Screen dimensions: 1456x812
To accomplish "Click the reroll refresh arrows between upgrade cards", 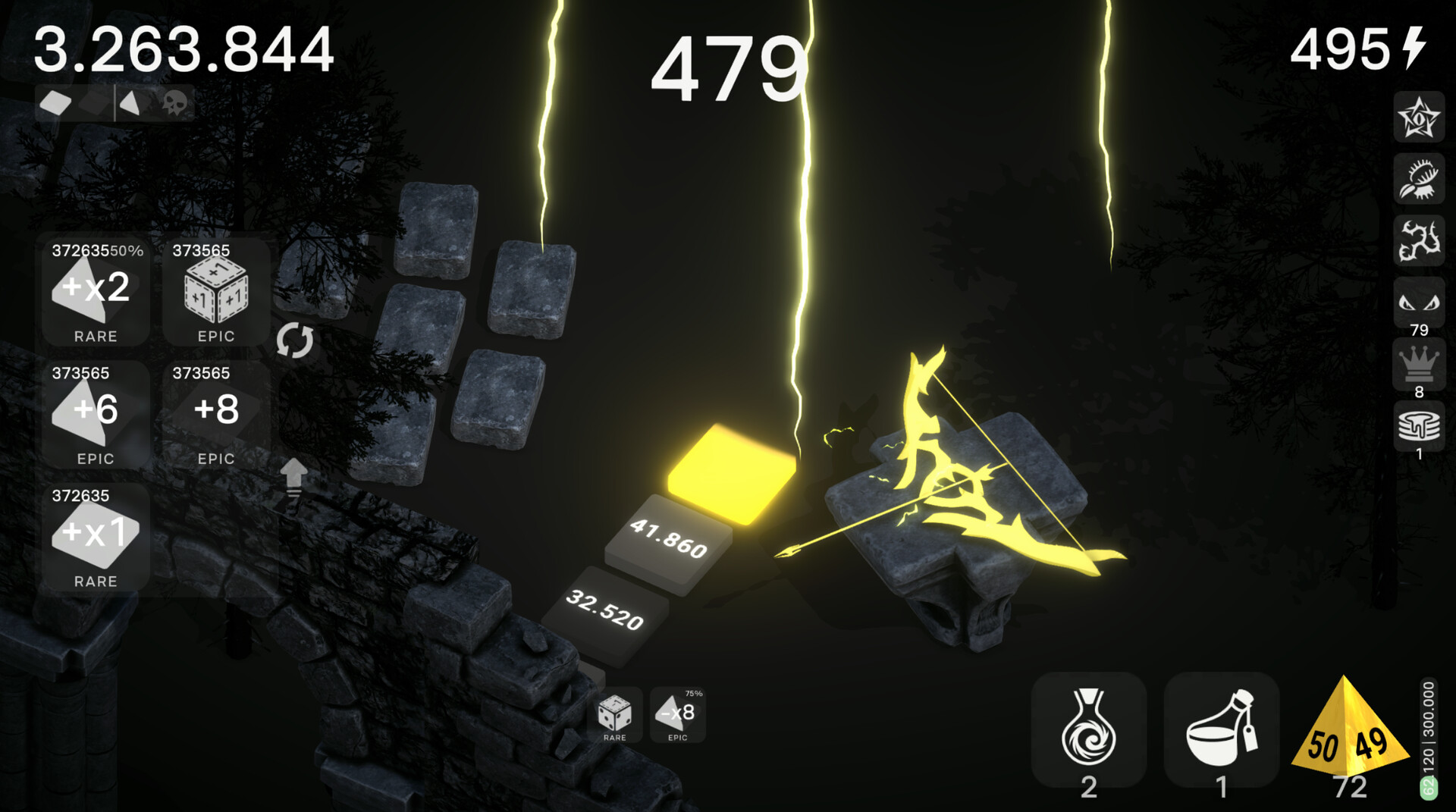I will pos(296,341).
